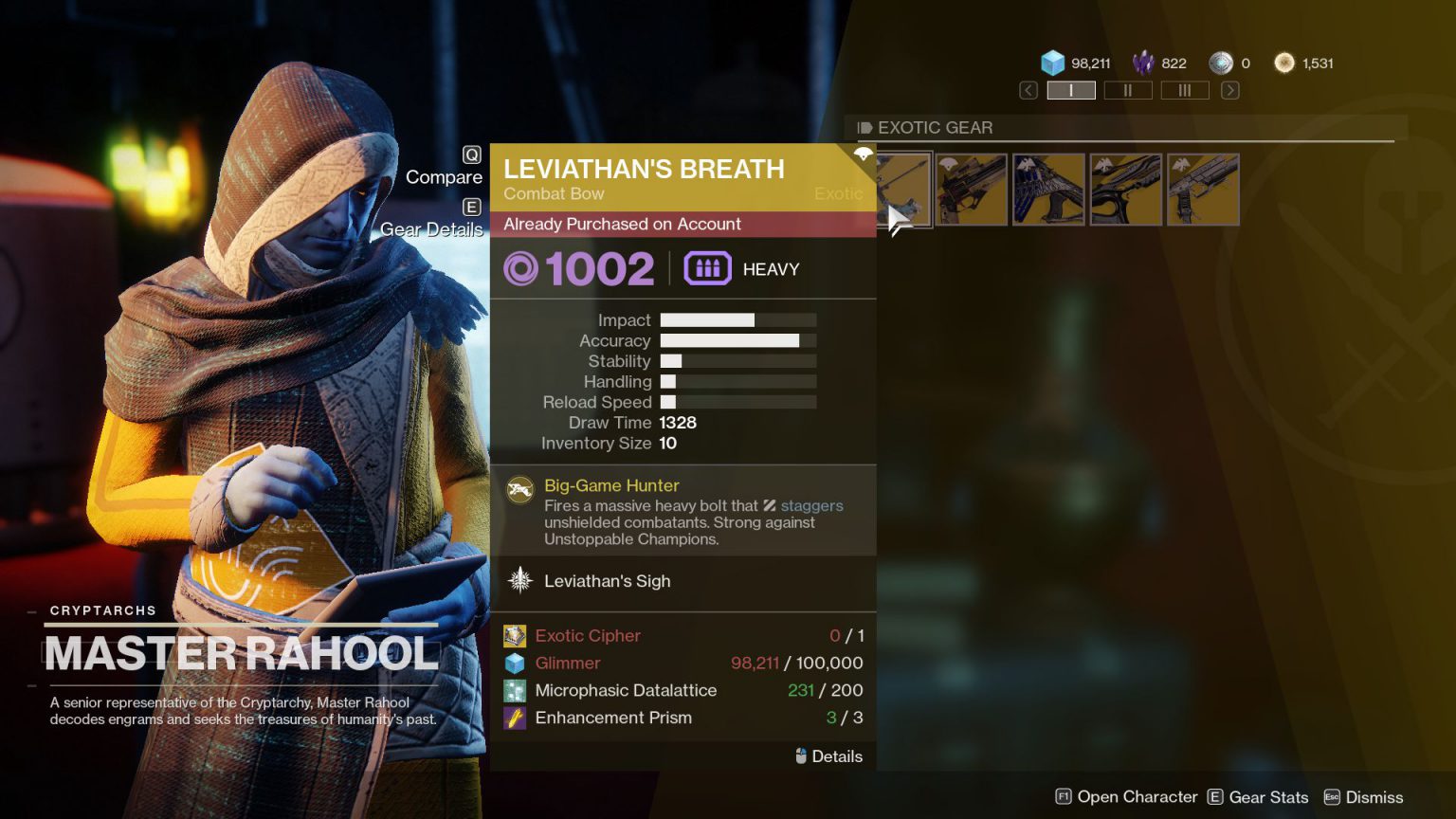This screenshot has width=1456, height=819.
Task: Click the Glimmer currency icon showing 98,211
Action: tap(1052, 63)
